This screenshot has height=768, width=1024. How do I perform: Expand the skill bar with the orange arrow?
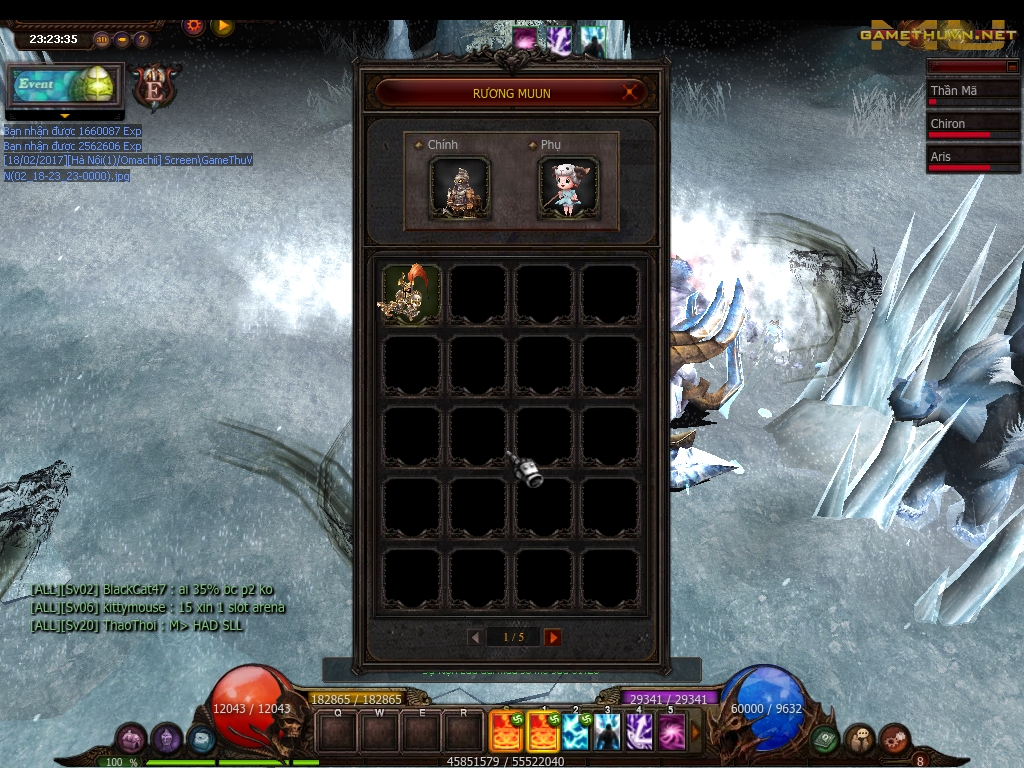tap(696, 731)
